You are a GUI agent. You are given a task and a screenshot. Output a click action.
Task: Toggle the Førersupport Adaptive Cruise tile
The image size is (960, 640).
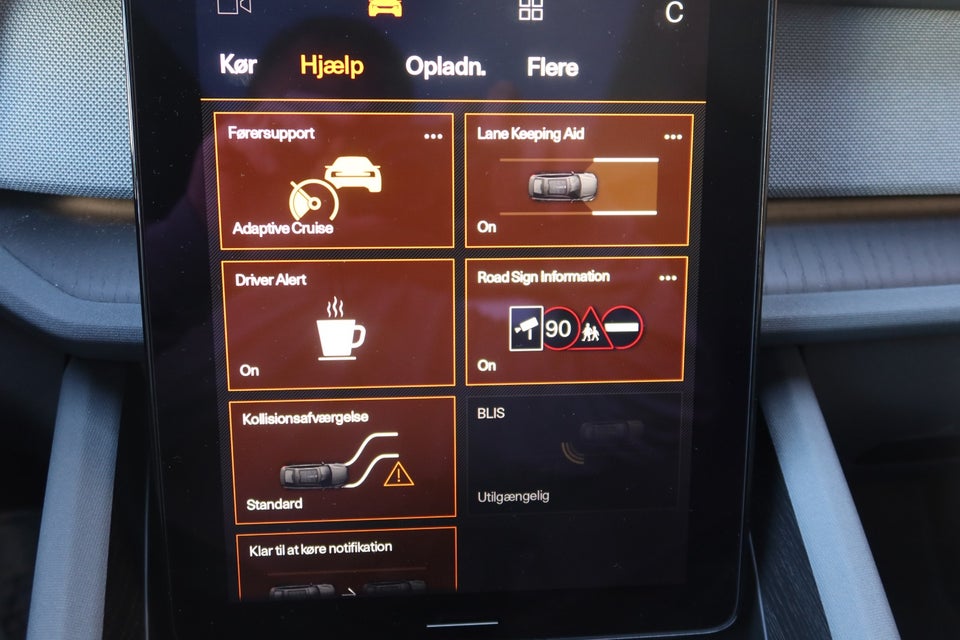[333, 181]
